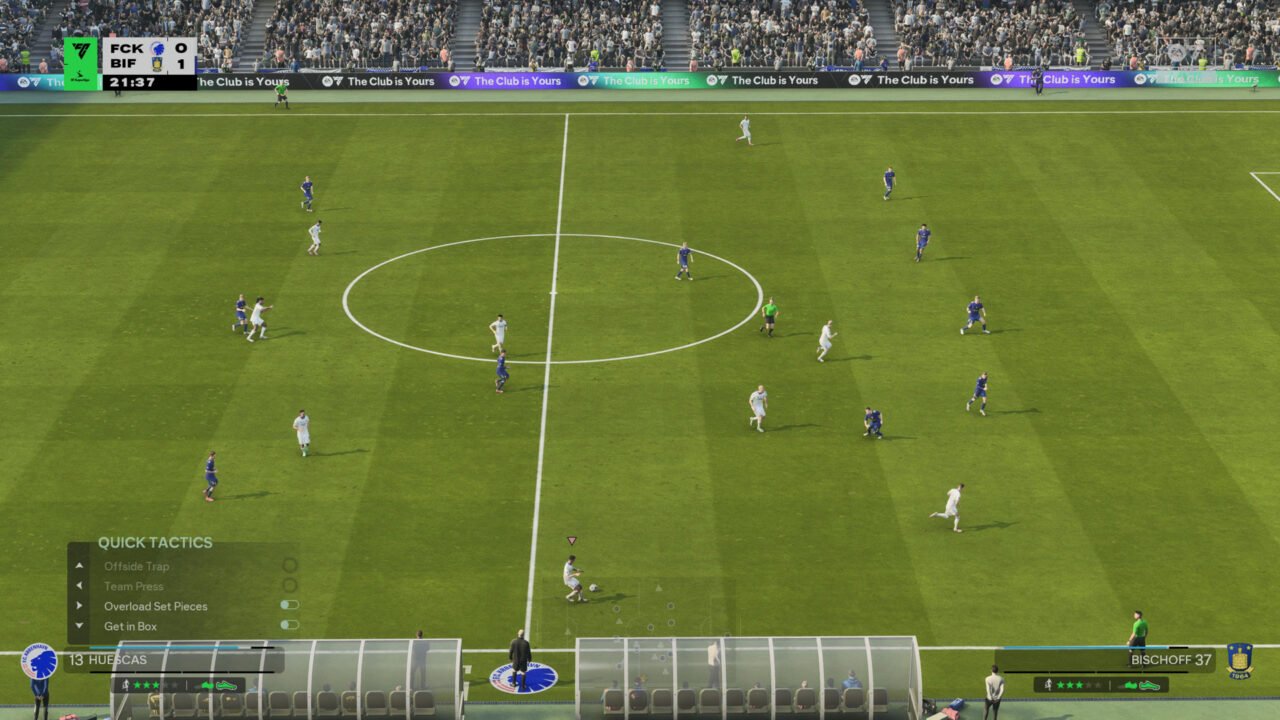The height and width of the screenshot is (720, 1280).
Task: Toggle the Overload Set Pieces switch
Action: tap(289, 605)
